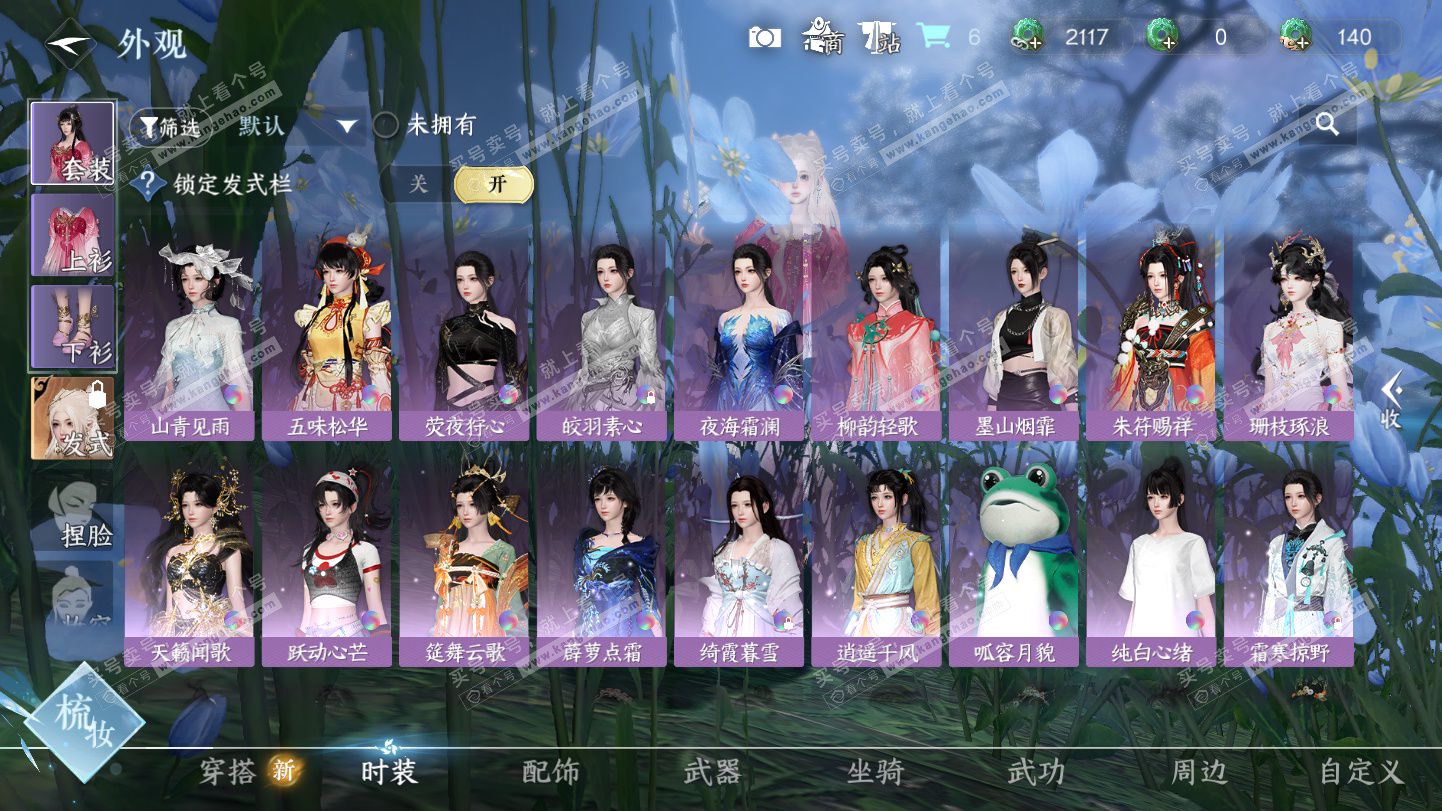The image size is (1442, 811).
Task: Go back using the top-left arrow button
Action: point(70,42)
